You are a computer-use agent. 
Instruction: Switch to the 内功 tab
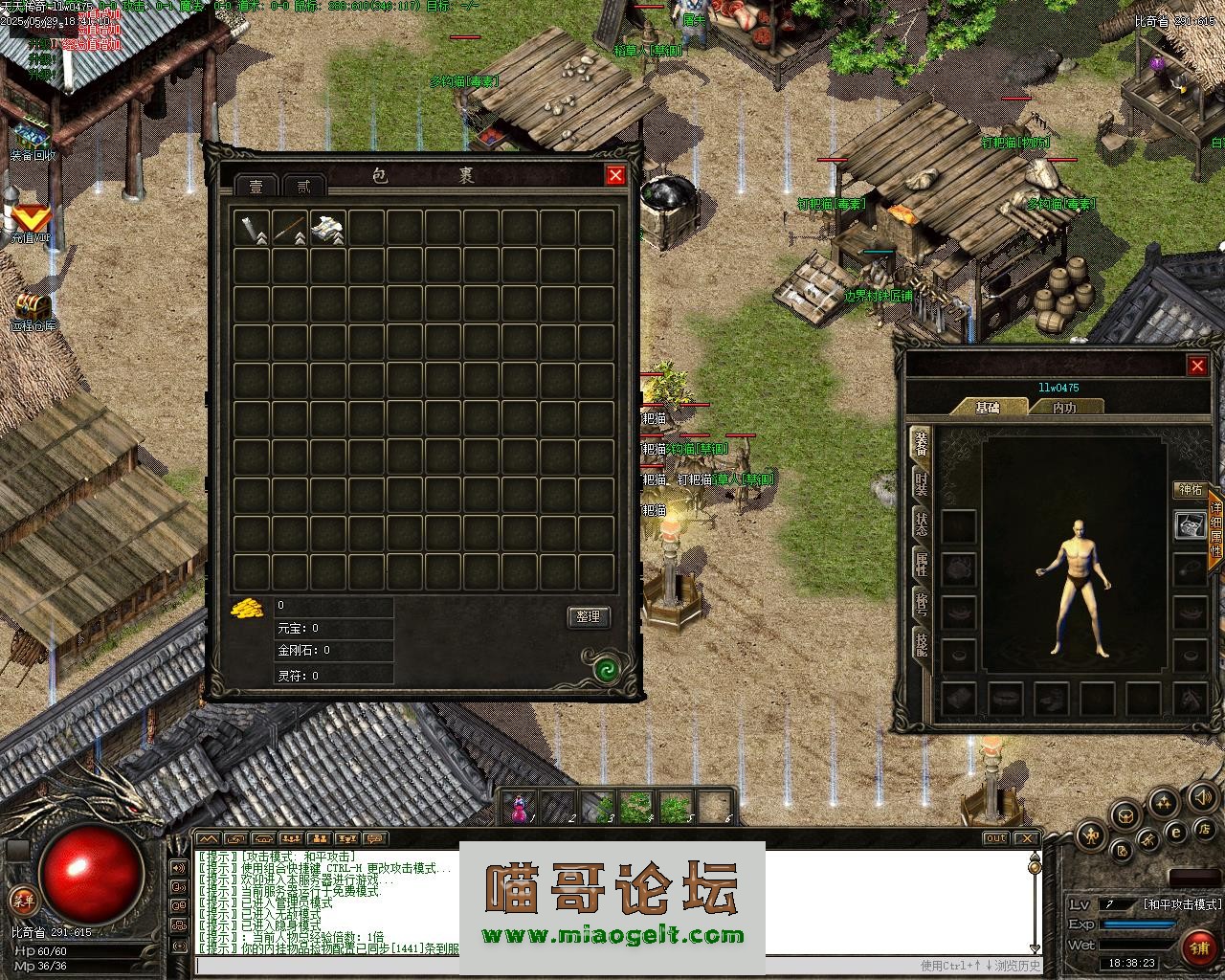(1064, 408)
